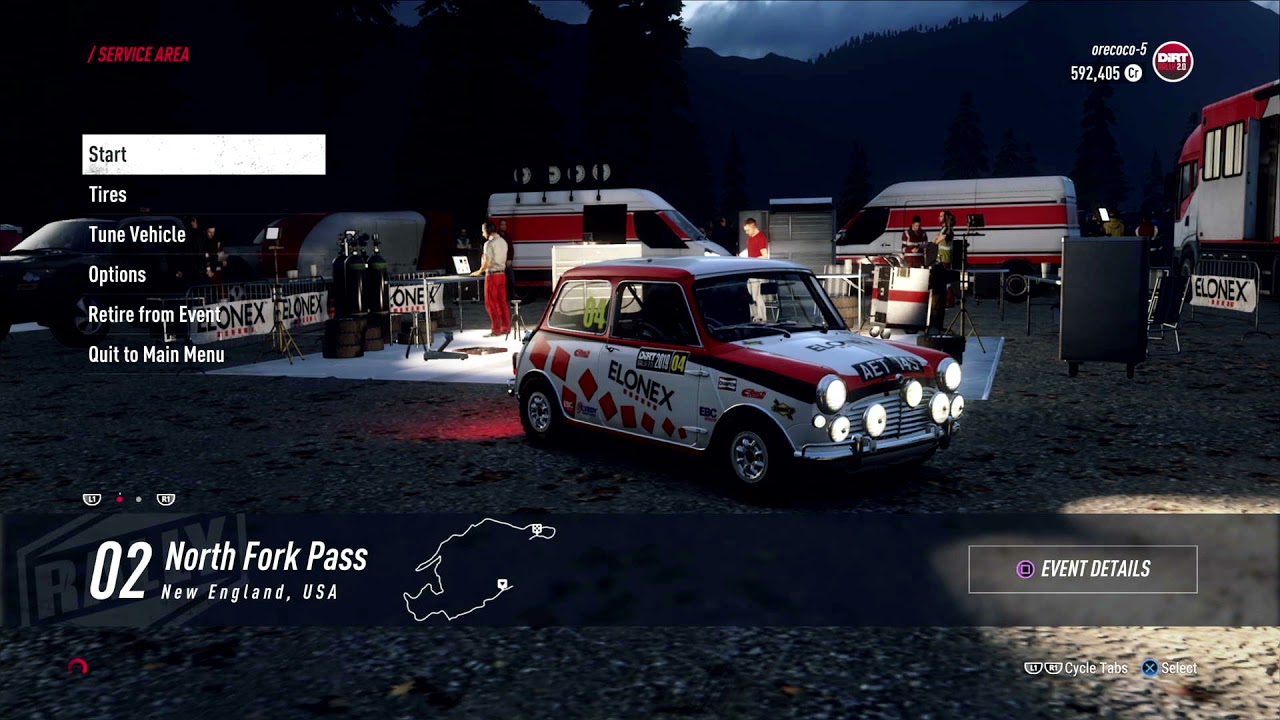
Task: Select the R1 bumper icon near tab dots
Action: [165, 499]
